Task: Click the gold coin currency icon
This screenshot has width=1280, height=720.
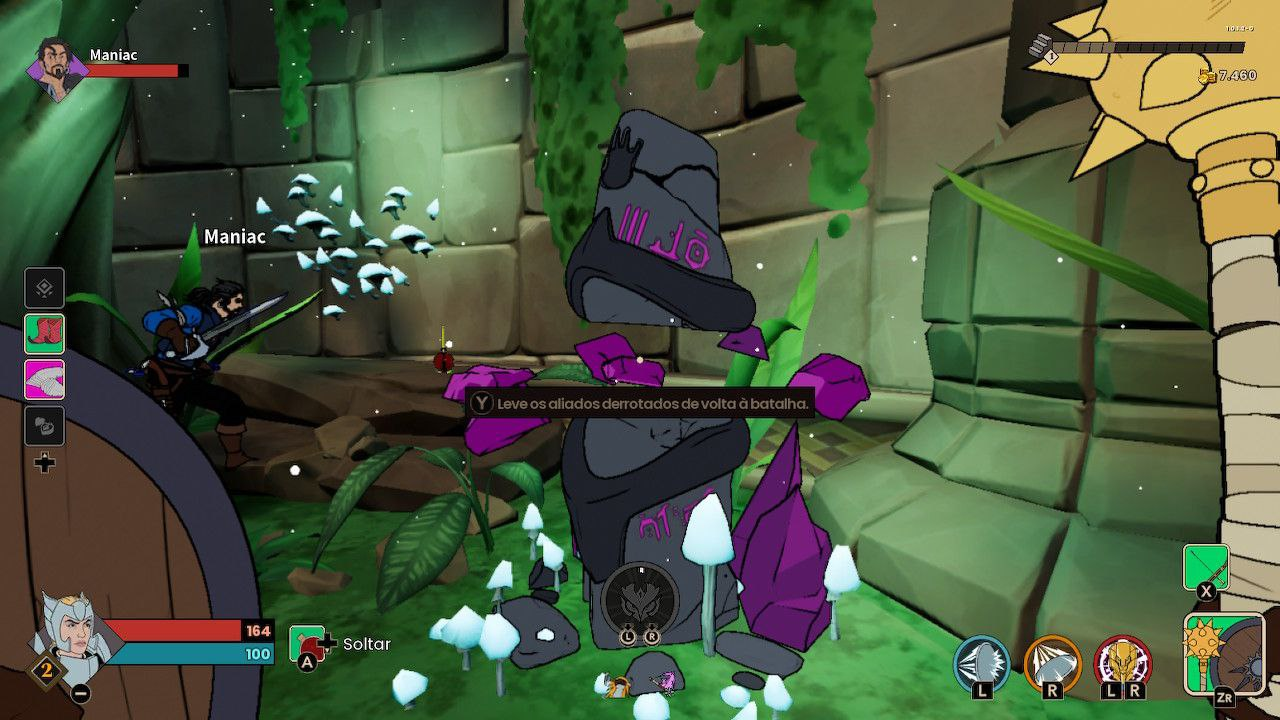Action: [1206, 76]
